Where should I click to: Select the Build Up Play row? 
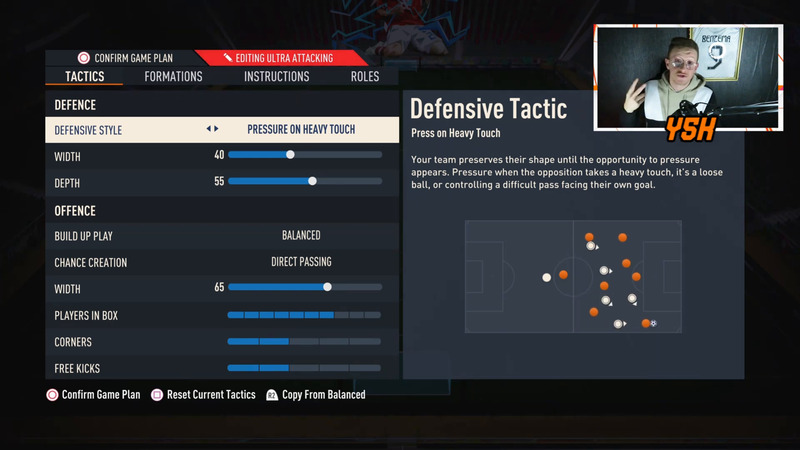[222, 236]
